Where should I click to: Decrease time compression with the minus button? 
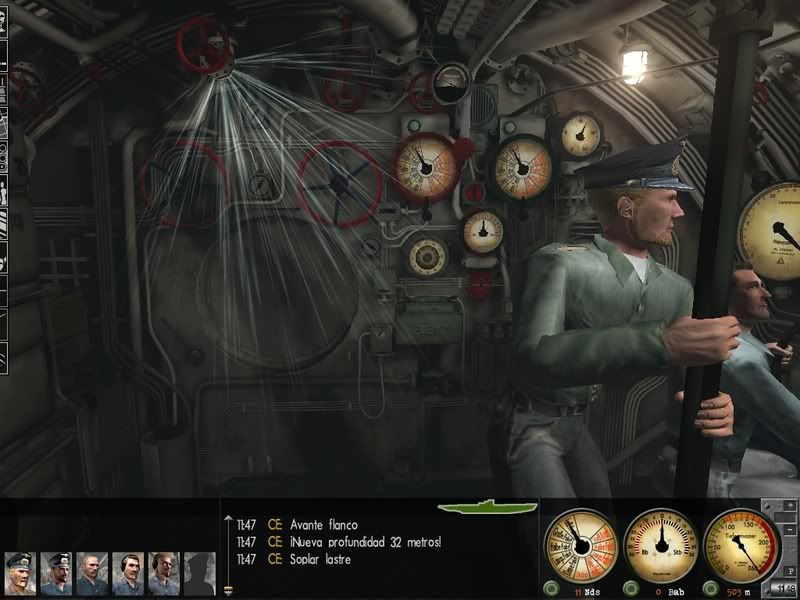[x=790, y=527]
